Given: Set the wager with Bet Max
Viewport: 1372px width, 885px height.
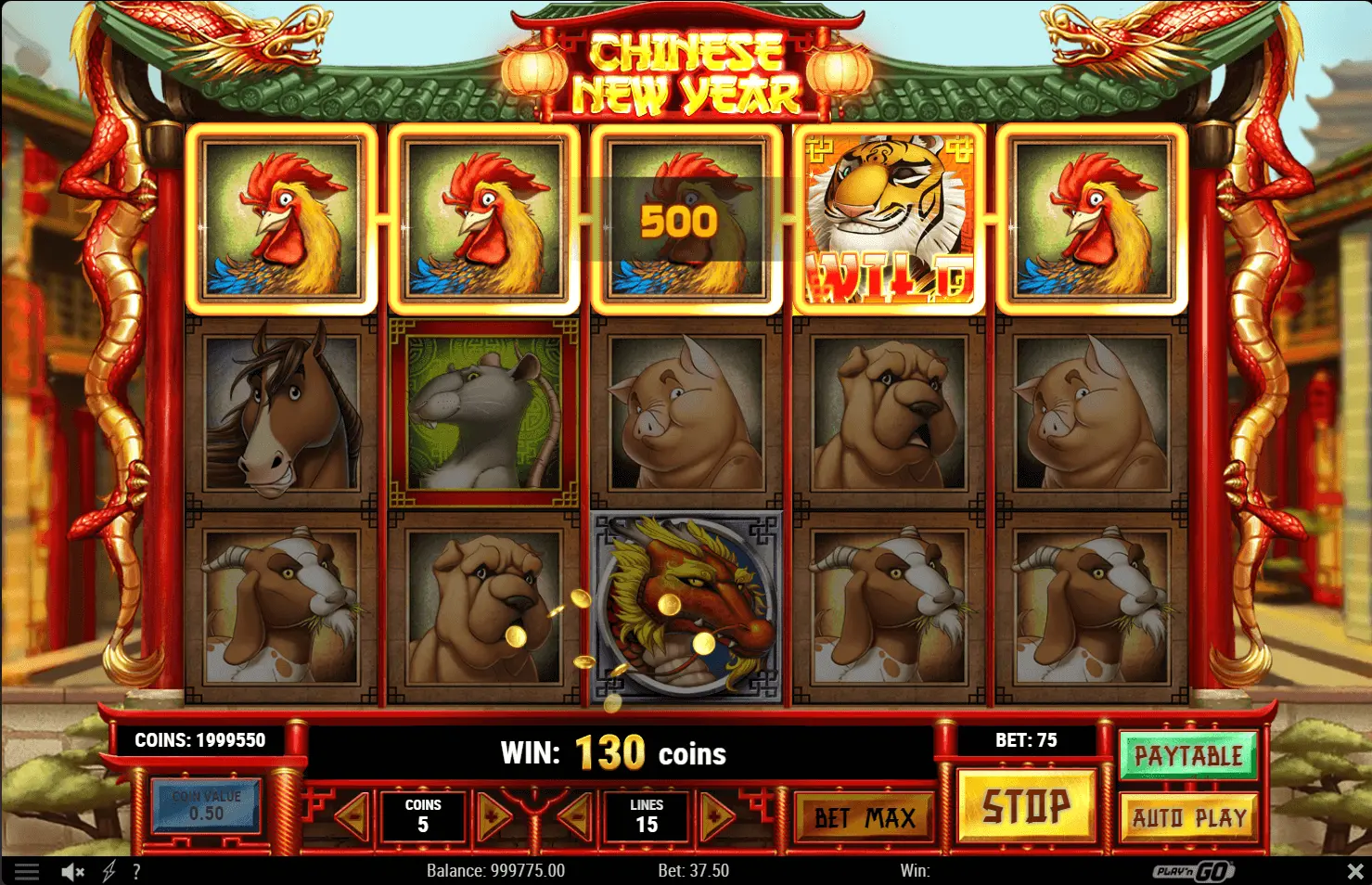Looking at the screenshot, I should point(865,817).
